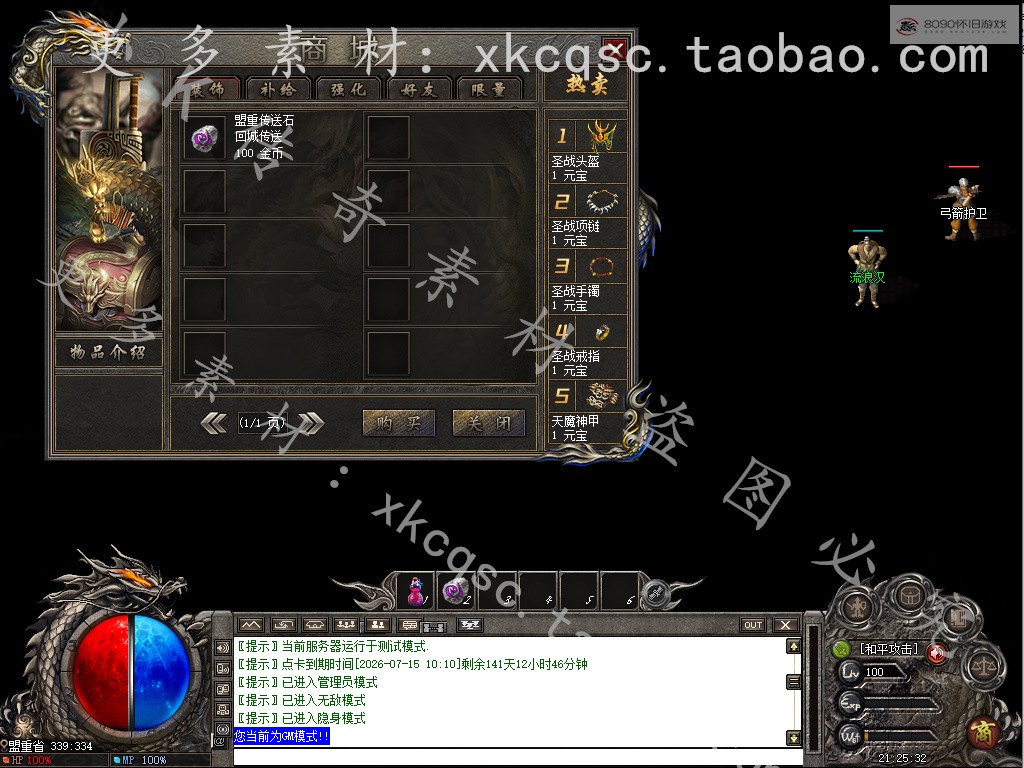
Task: Click the 购买 buy button
Action: tap(398, 423)
